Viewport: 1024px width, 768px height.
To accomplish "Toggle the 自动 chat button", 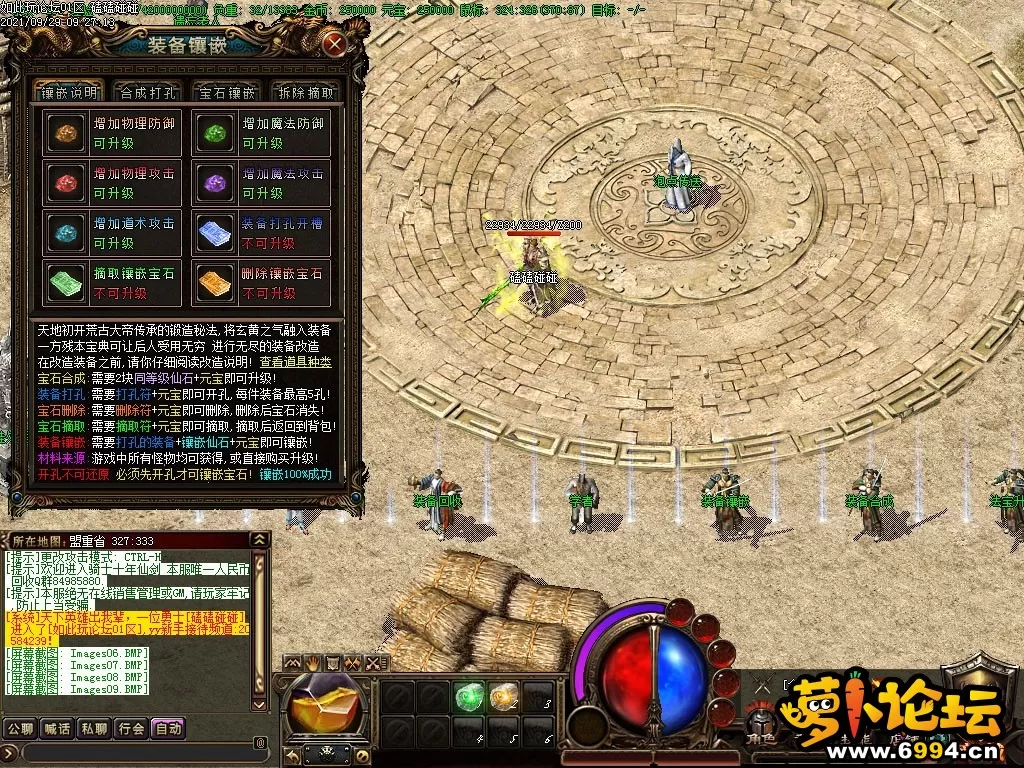I will point(169,728).
